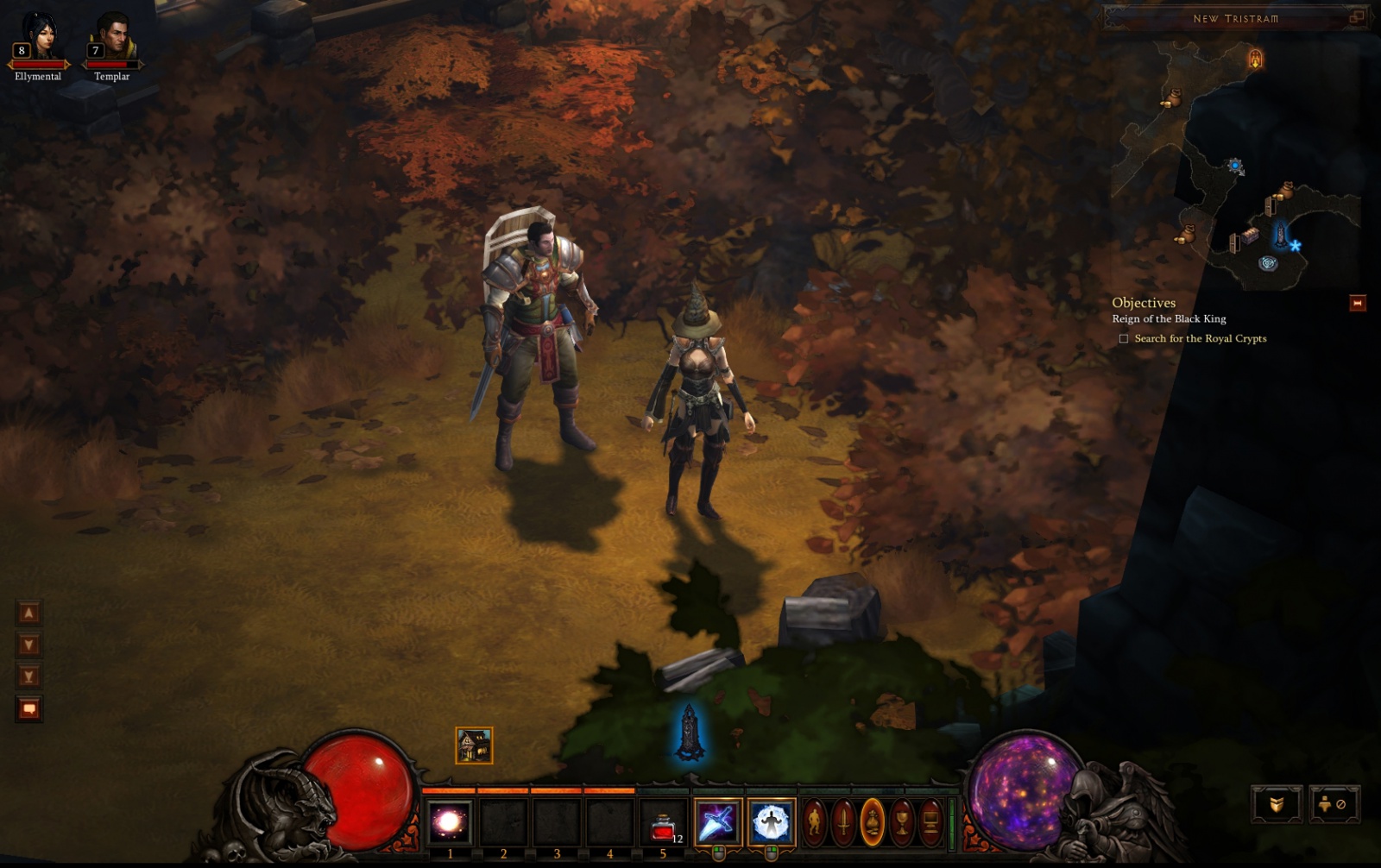Open the sword skills menu button
Image resolution: width=1381 pixels, height=868 pixels.
click(x=843, y=822)
